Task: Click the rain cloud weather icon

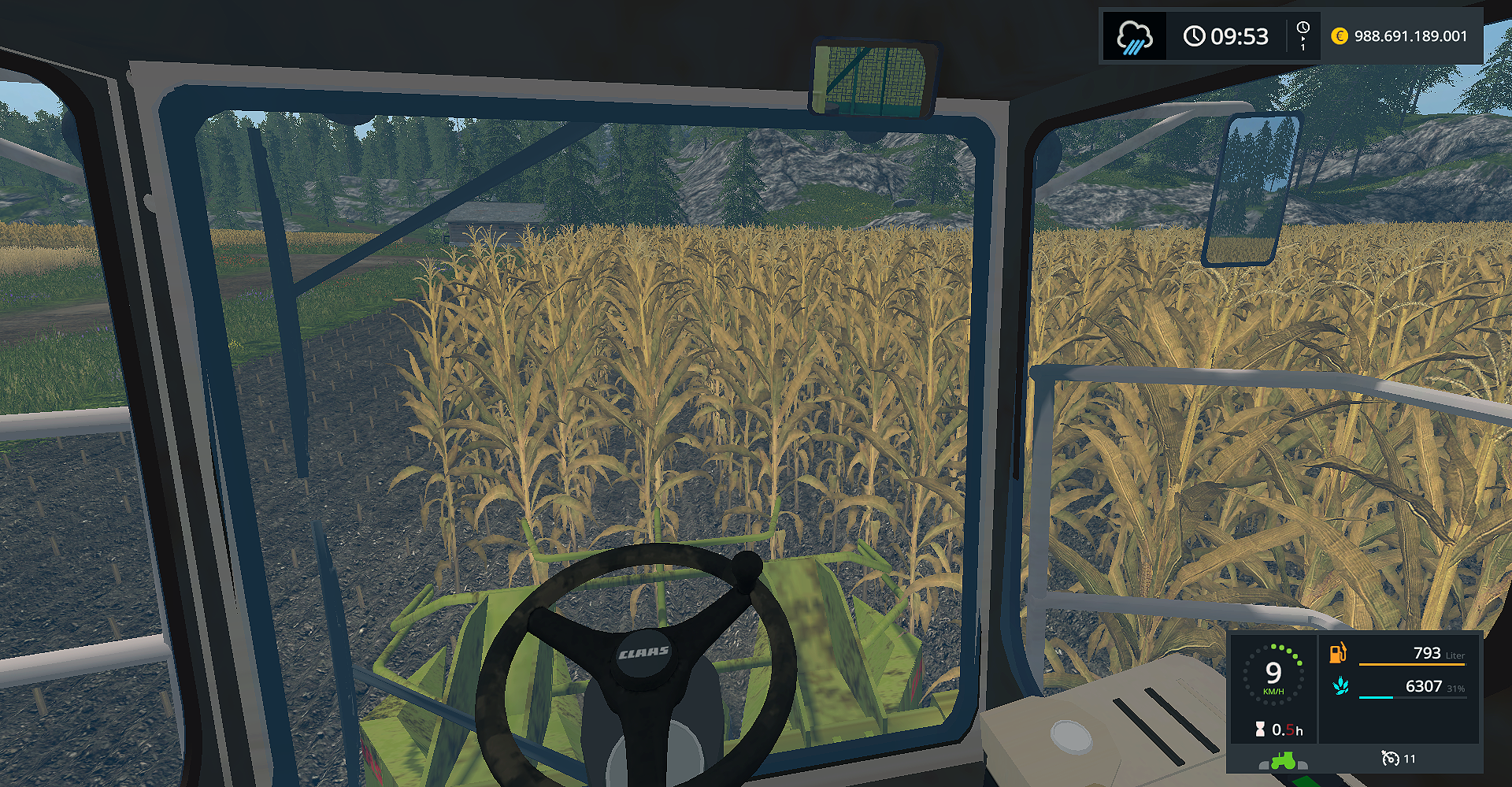Action: point(1134,36)
